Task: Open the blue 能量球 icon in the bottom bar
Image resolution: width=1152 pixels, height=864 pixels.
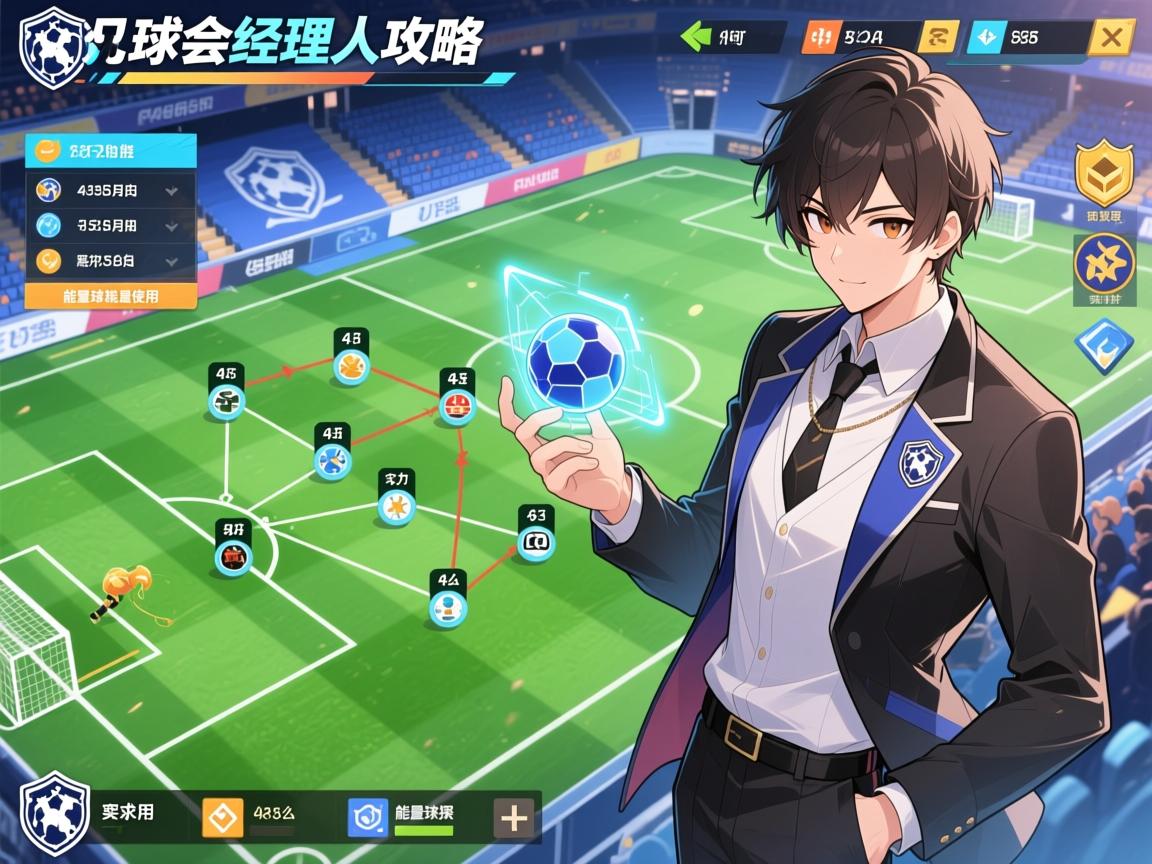Action: coord(367,817)
